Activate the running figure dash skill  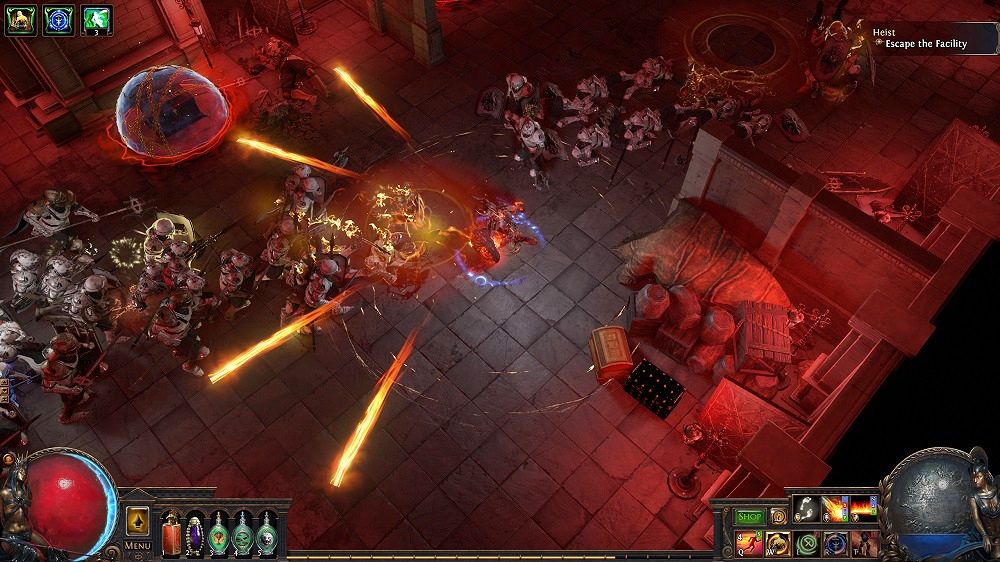point(750,544)
